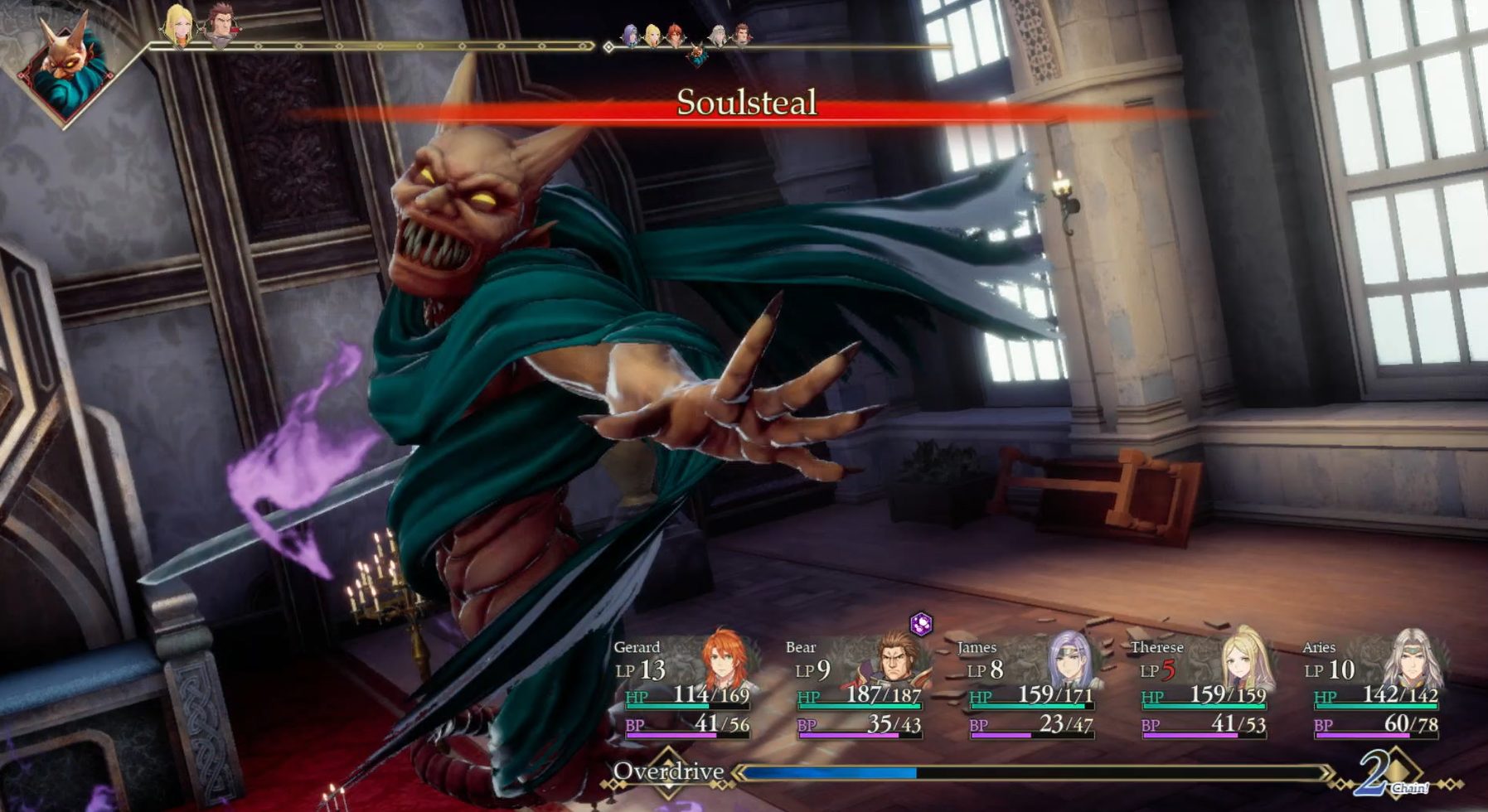Click the small enemy marker below the timeline

coord(698,56)
